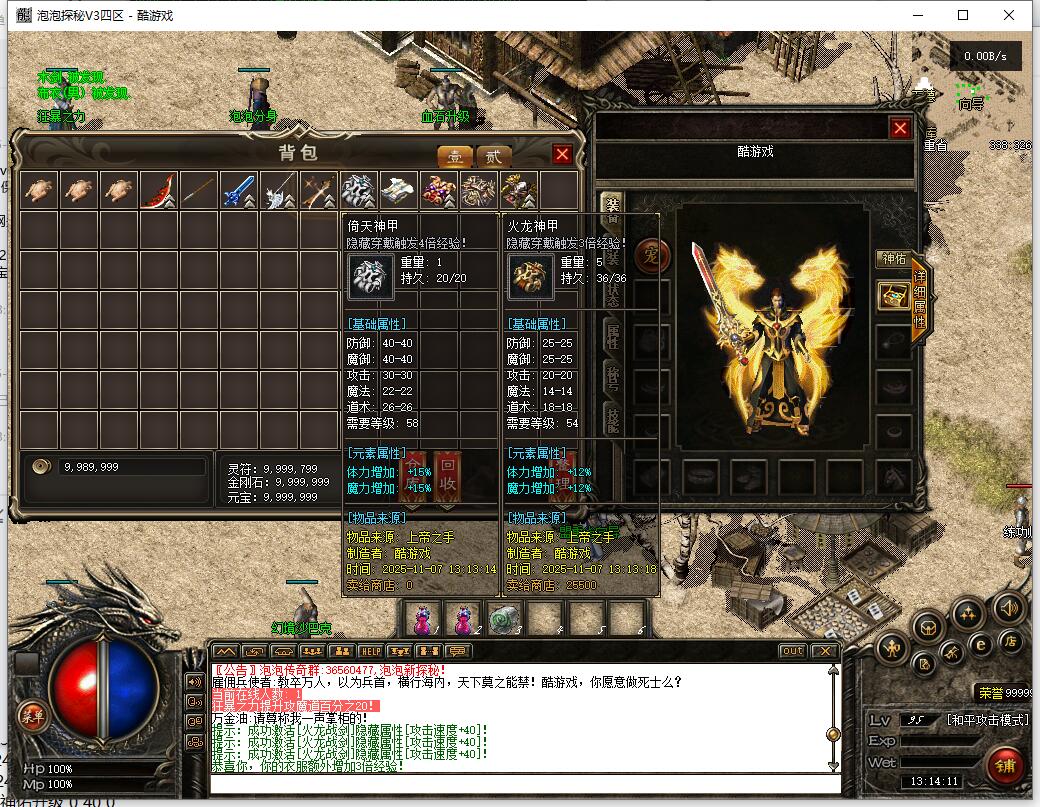Open the red 铺 shop button

click(x=1003, y=765)
